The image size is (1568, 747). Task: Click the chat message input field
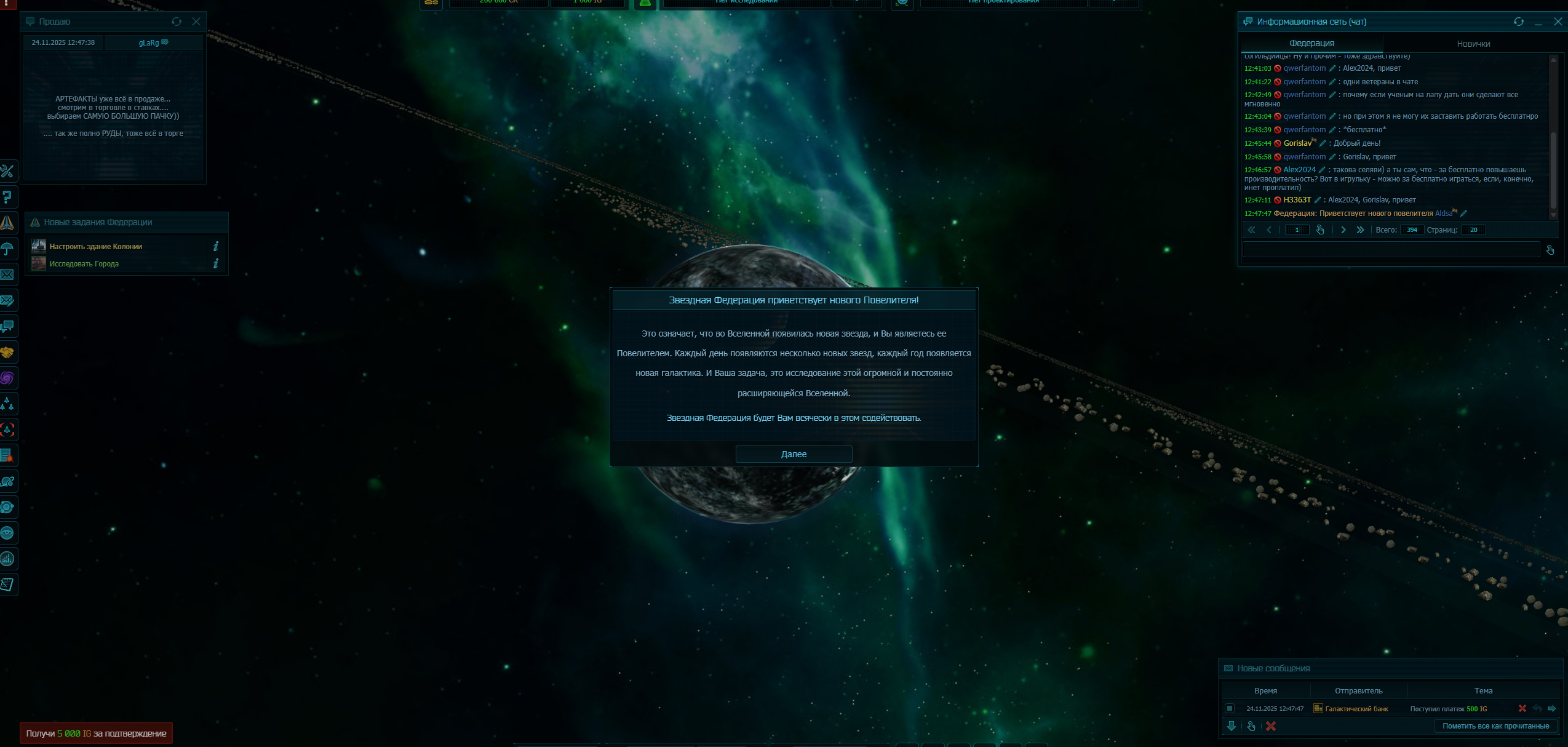[x=1390, y=249]
